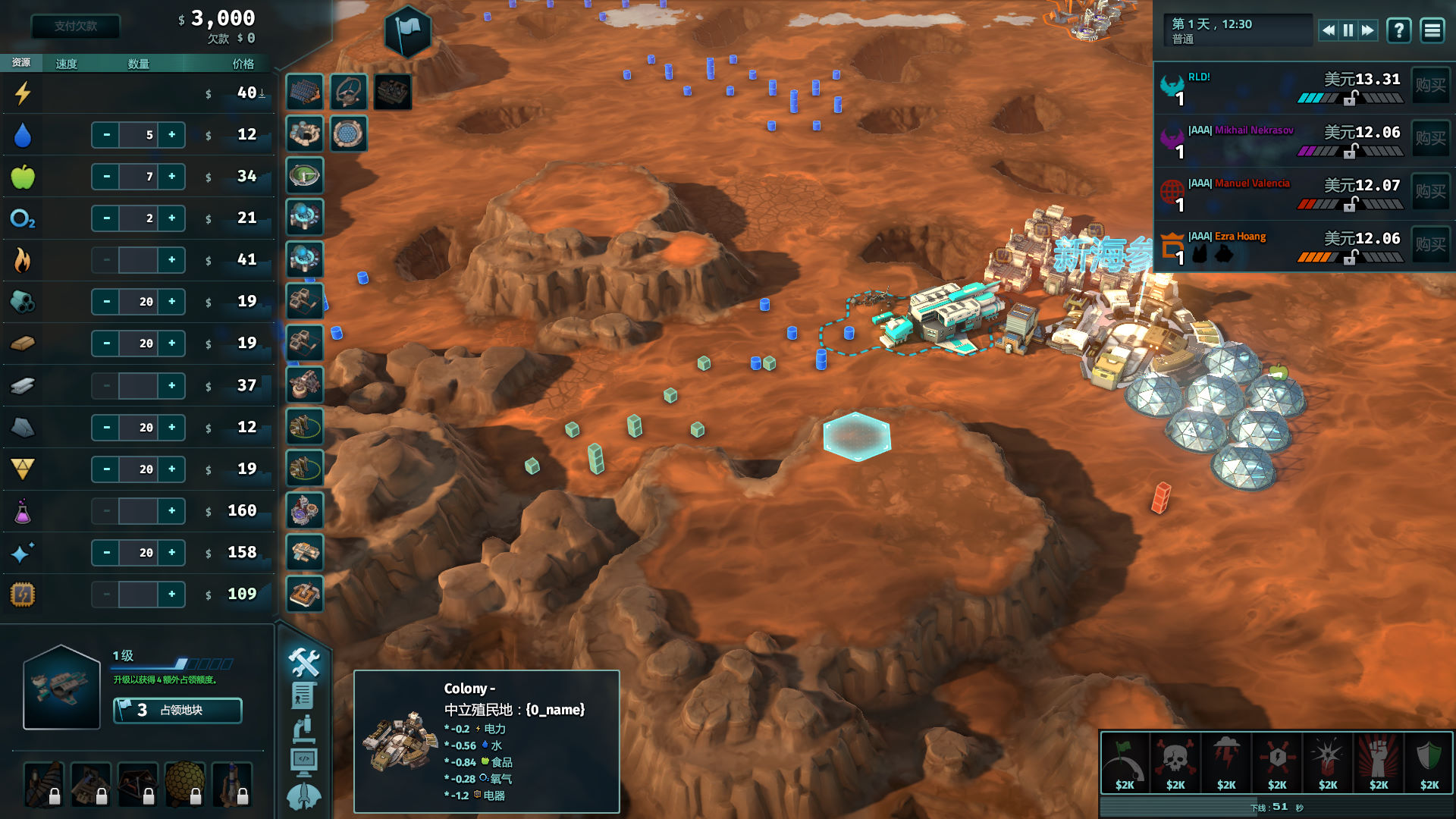The width and height of the screenshot is (1456, 819).
Task: Buy stock in RLD! company
Action: click(x=1430, y=85)
